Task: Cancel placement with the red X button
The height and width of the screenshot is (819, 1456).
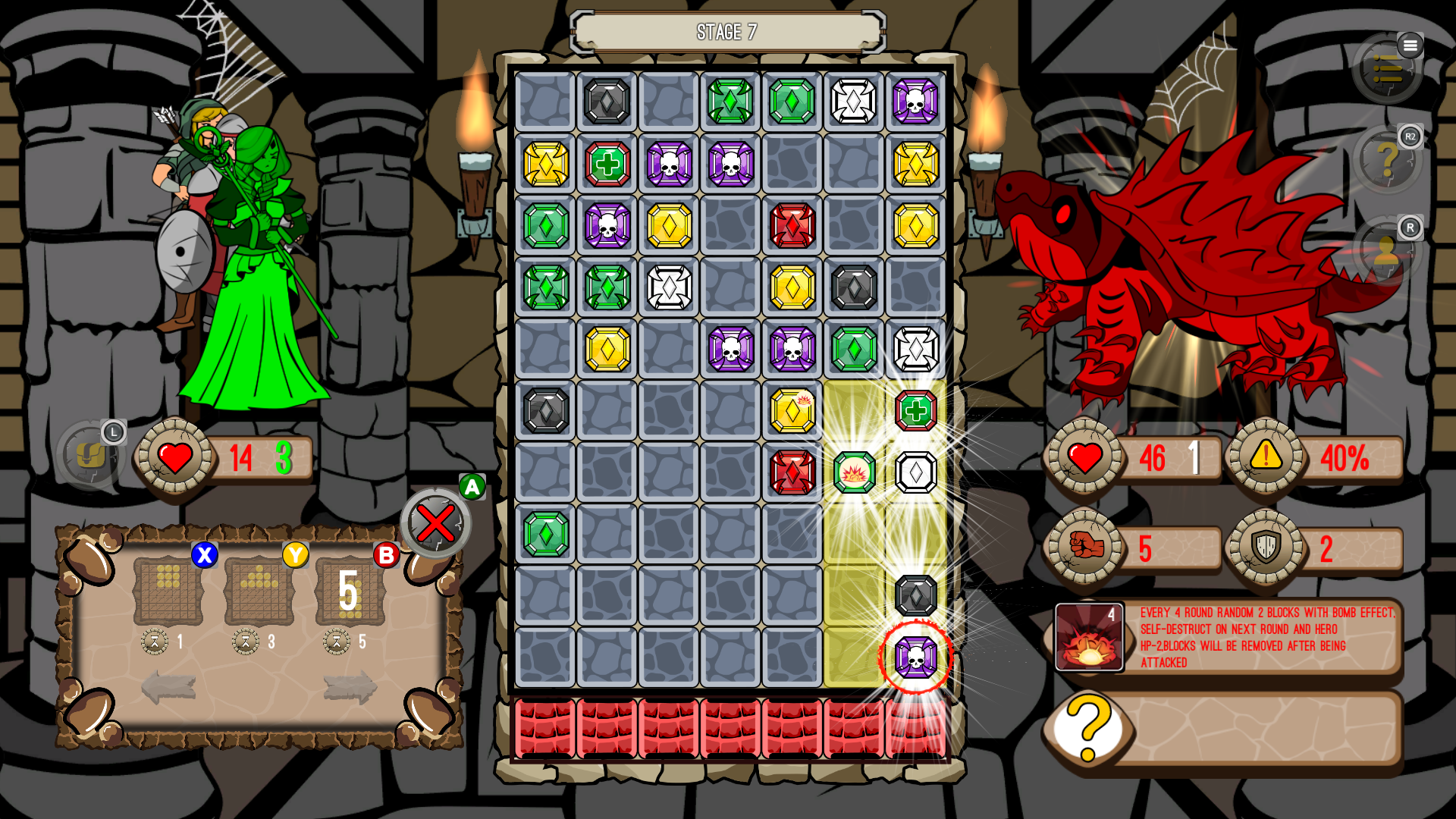Action: point(436,523)
